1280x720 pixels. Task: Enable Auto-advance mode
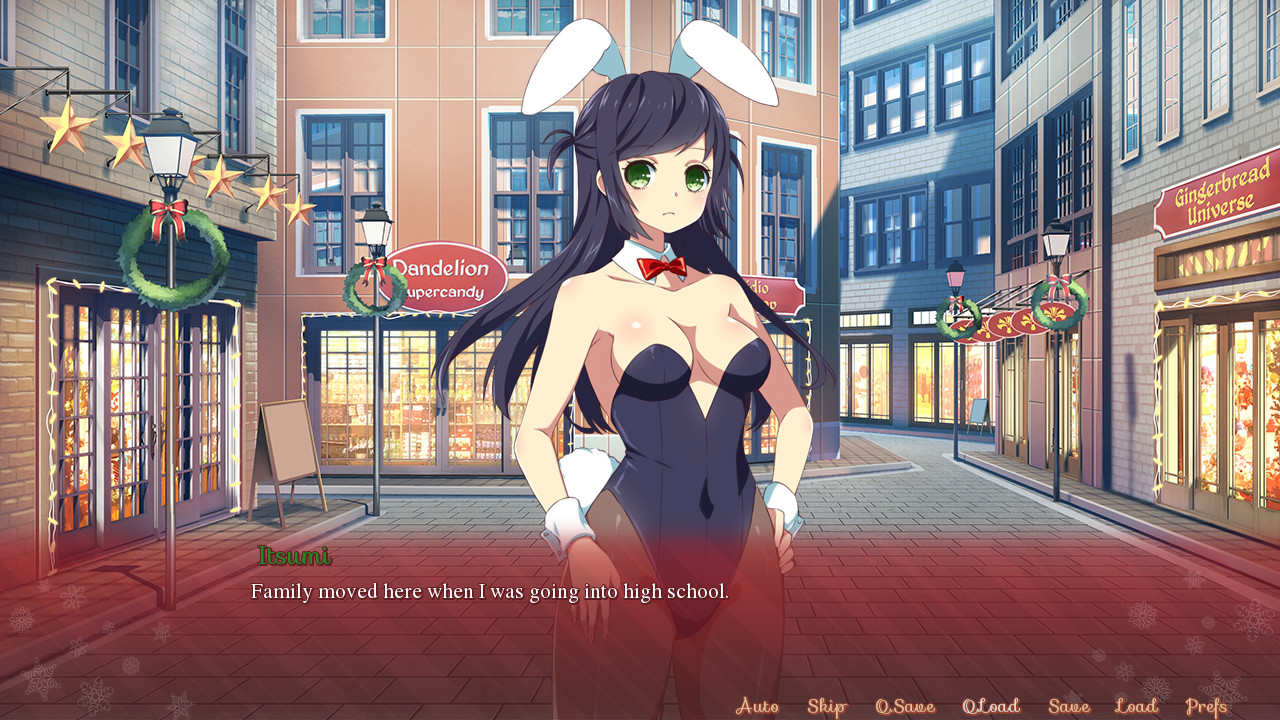click(x=757, y=706)
